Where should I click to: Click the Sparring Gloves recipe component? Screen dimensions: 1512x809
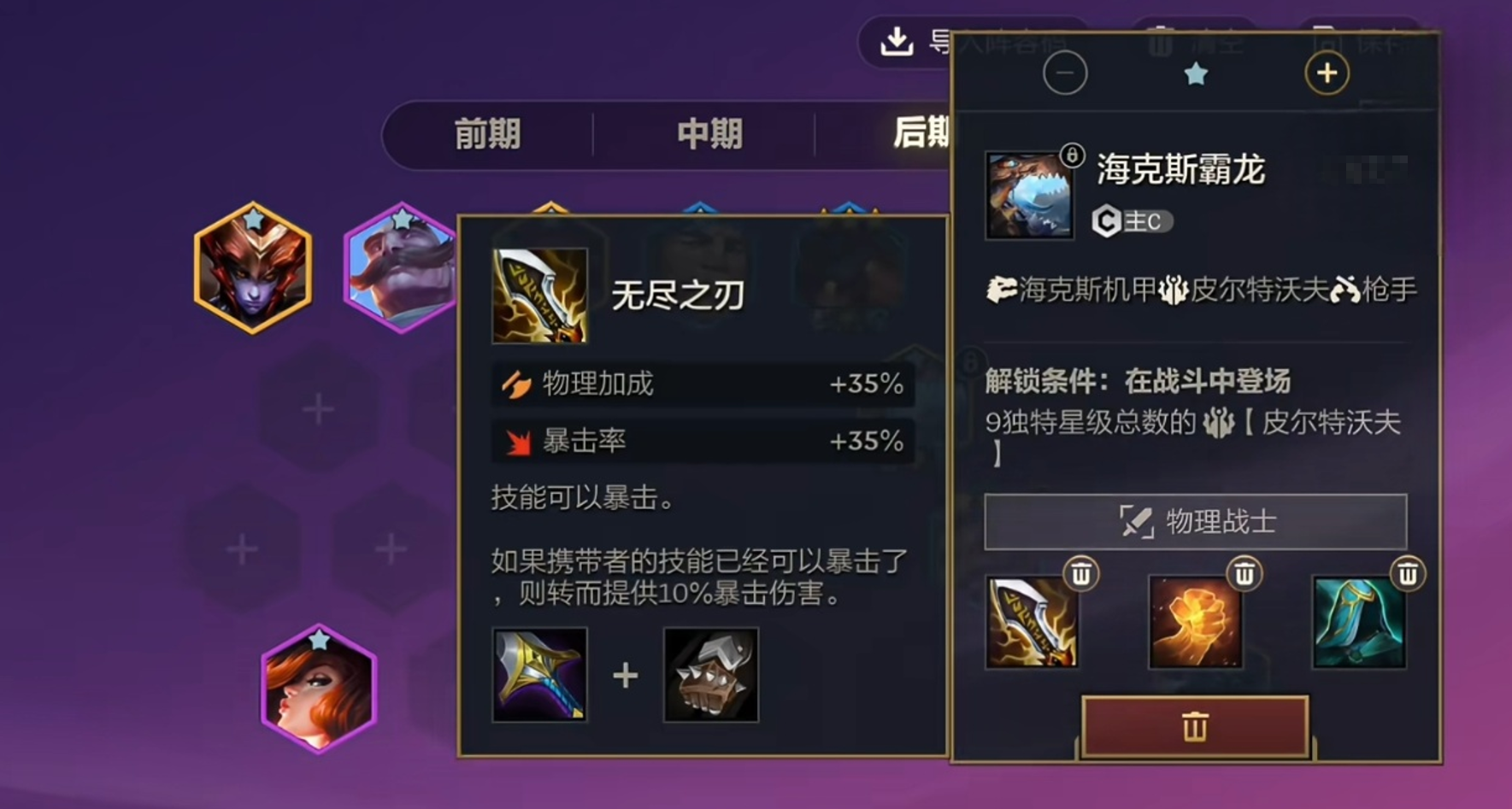(x=710, y=675)
